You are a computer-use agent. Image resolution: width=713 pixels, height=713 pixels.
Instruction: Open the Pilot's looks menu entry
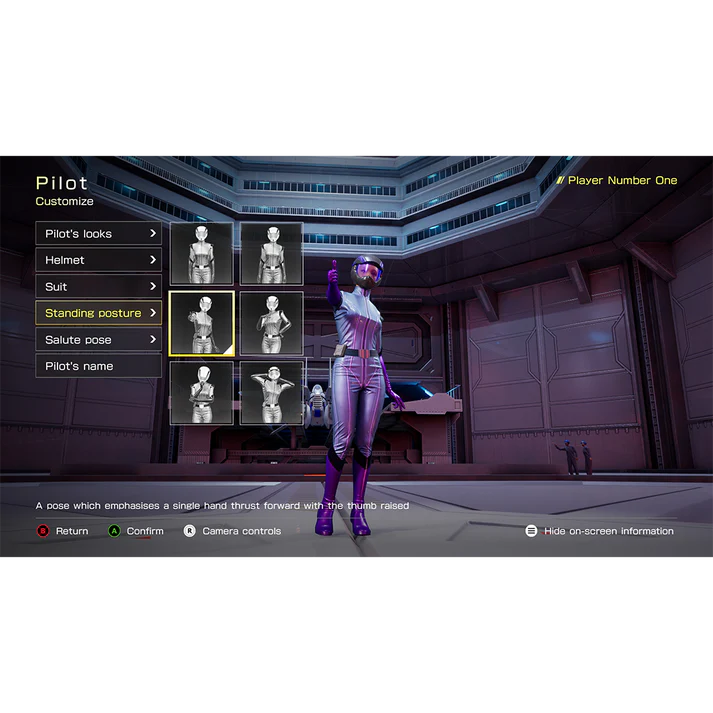98,233
